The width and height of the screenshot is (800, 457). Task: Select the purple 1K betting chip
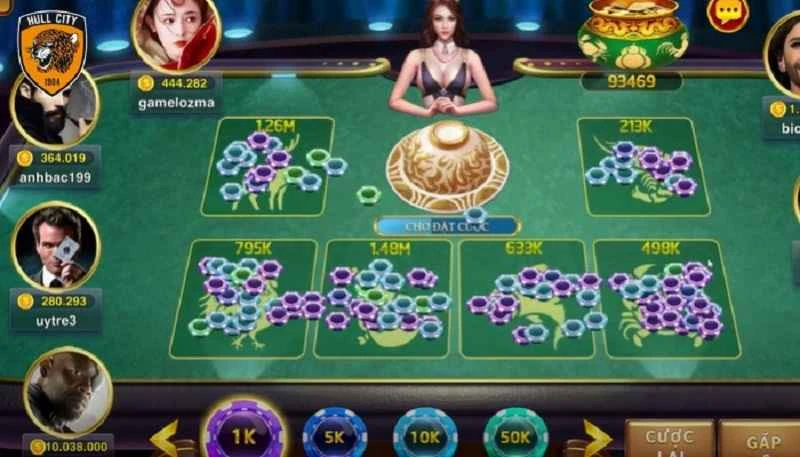(244, 435)
